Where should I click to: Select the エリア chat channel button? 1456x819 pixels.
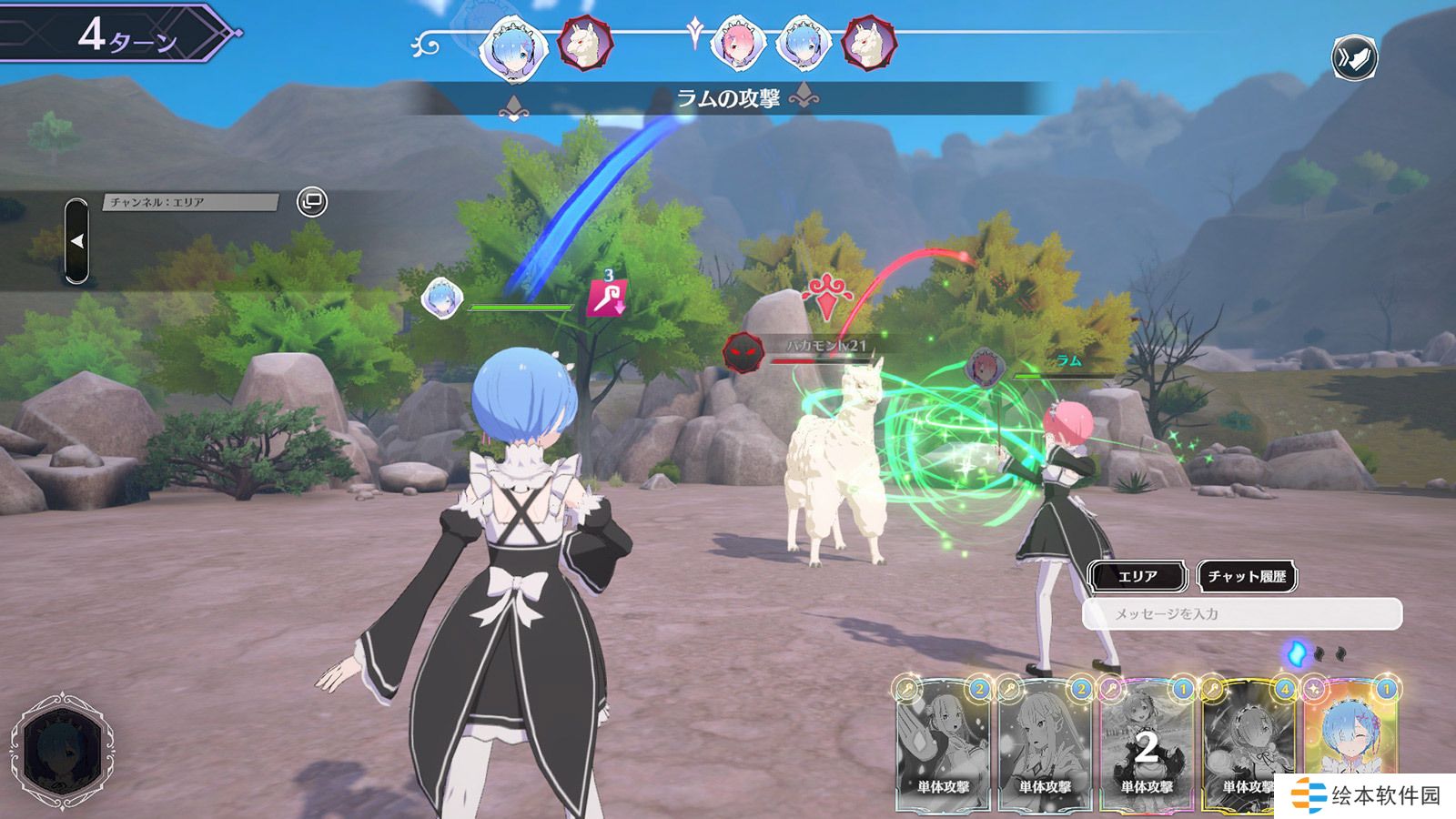point(1137,576)
